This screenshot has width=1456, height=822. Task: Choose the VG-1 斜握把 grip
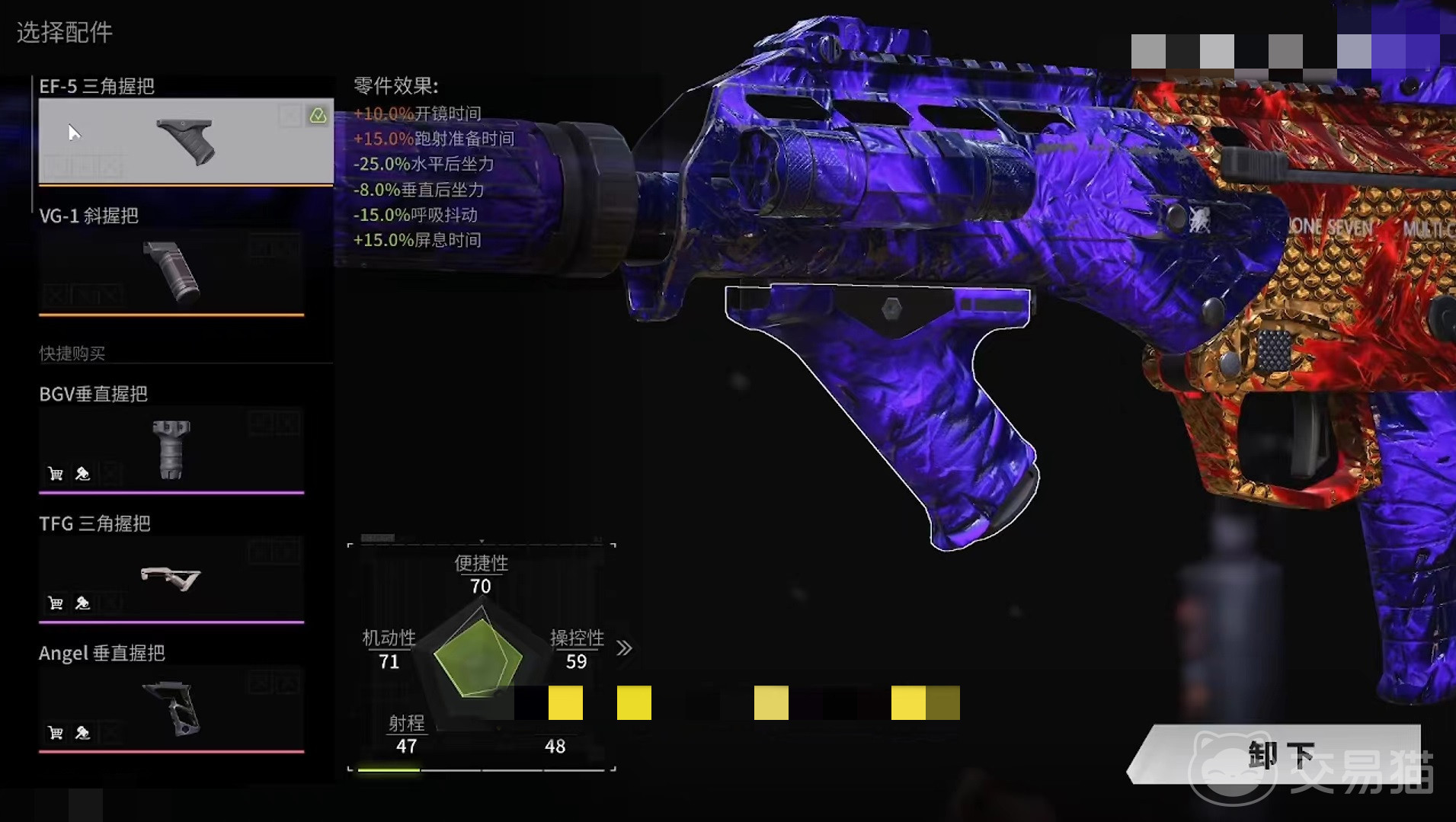171,272
